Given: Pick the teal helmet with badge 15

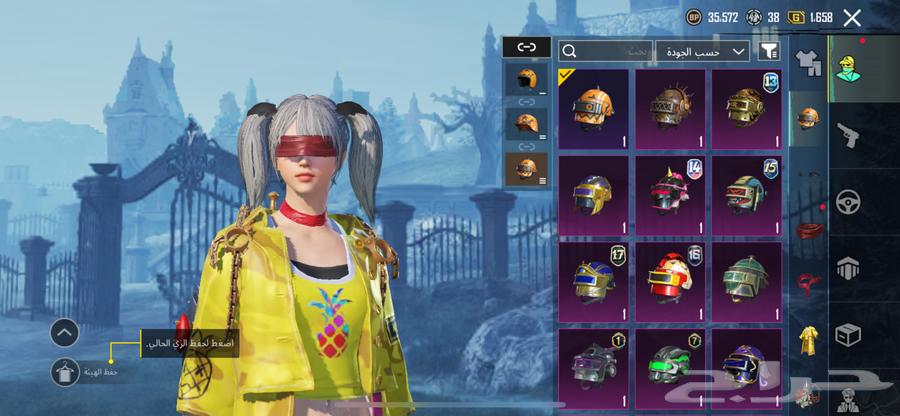Looking at the screenshot, I should coord(746,192).
